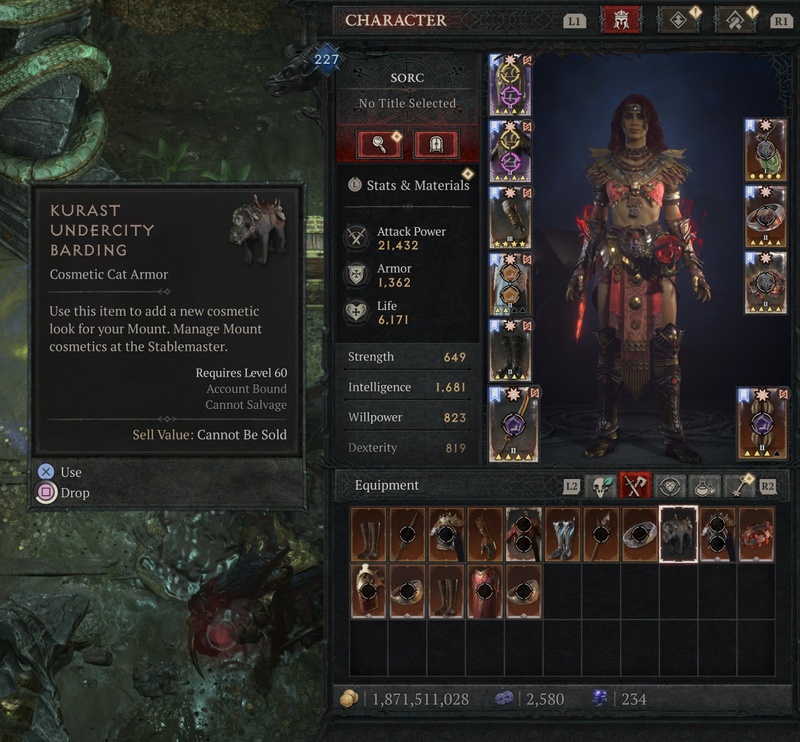
Task: Switch to the potion flask inventory tab
Action: click(706, 486)
